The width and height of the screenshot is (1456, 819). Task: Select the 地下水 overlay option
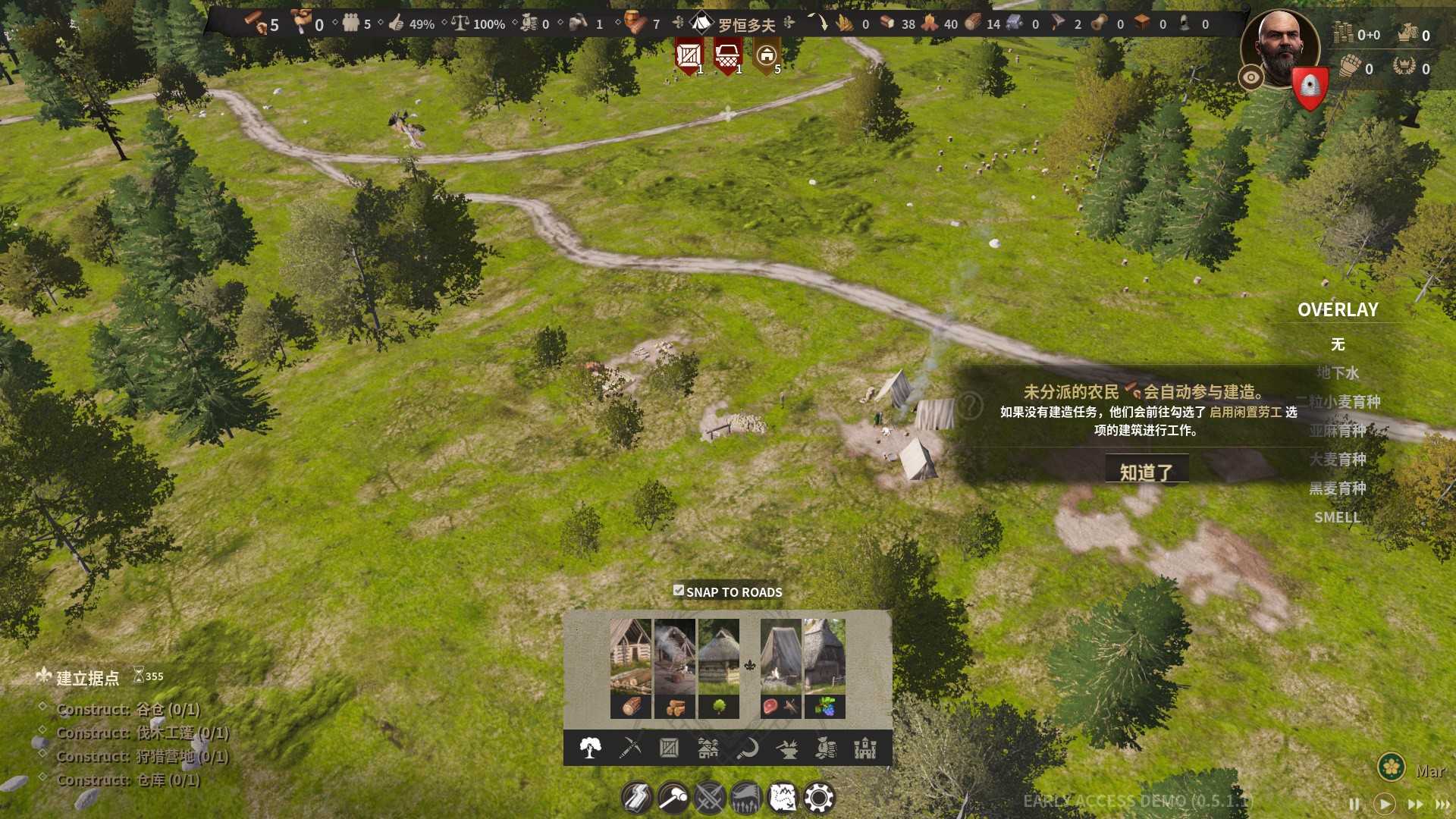[x=1338, y=373]
